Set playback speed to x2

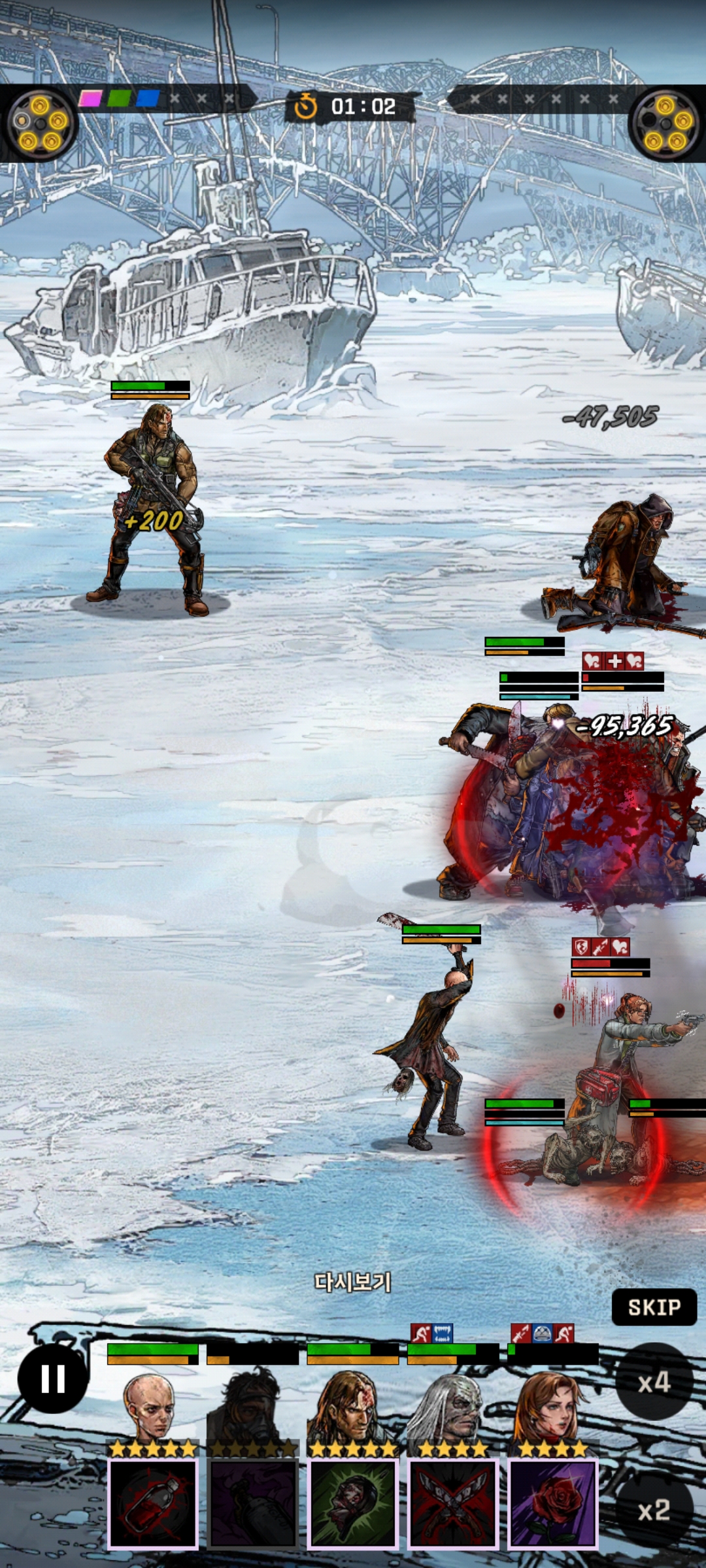click(x=653, y=1510)
